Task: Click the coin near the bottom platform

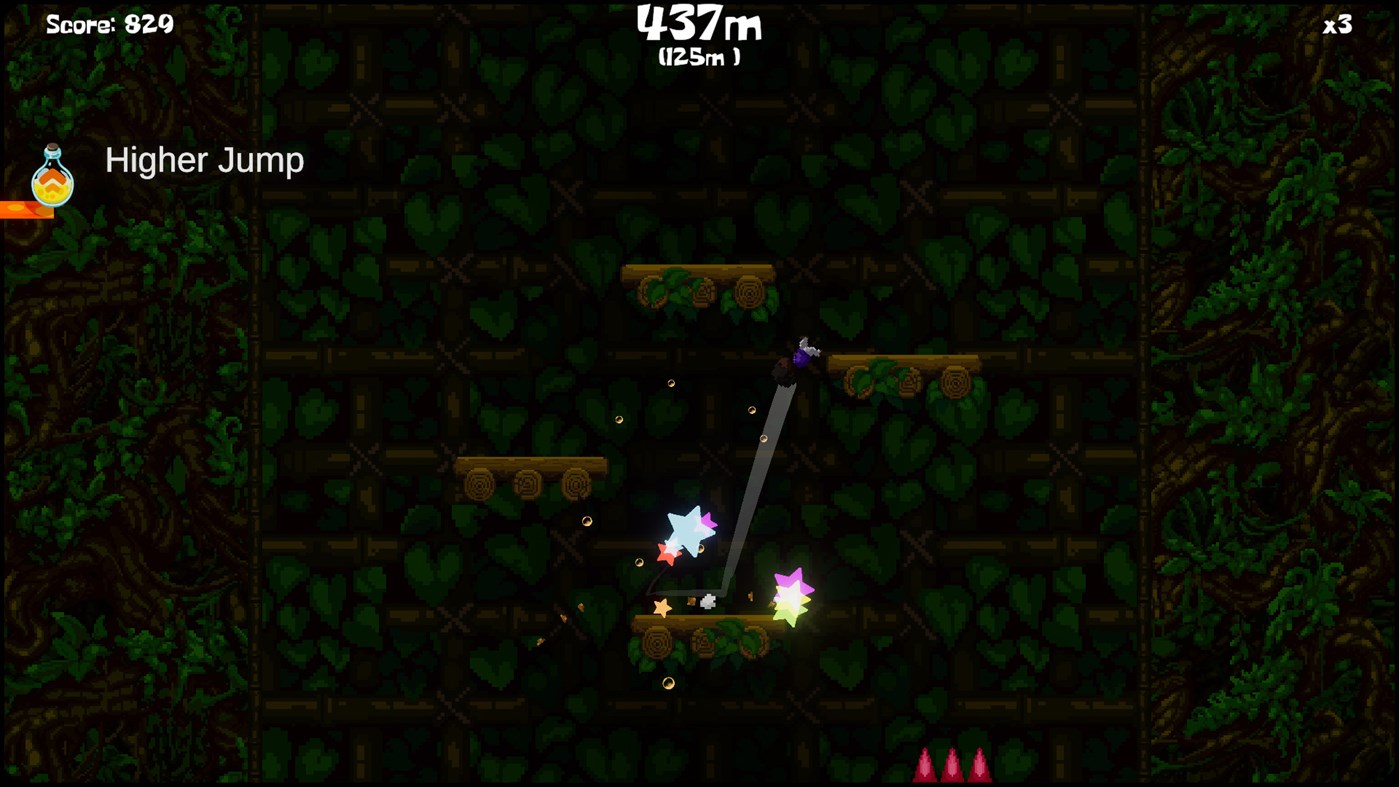Action: (x=668, y=681)
